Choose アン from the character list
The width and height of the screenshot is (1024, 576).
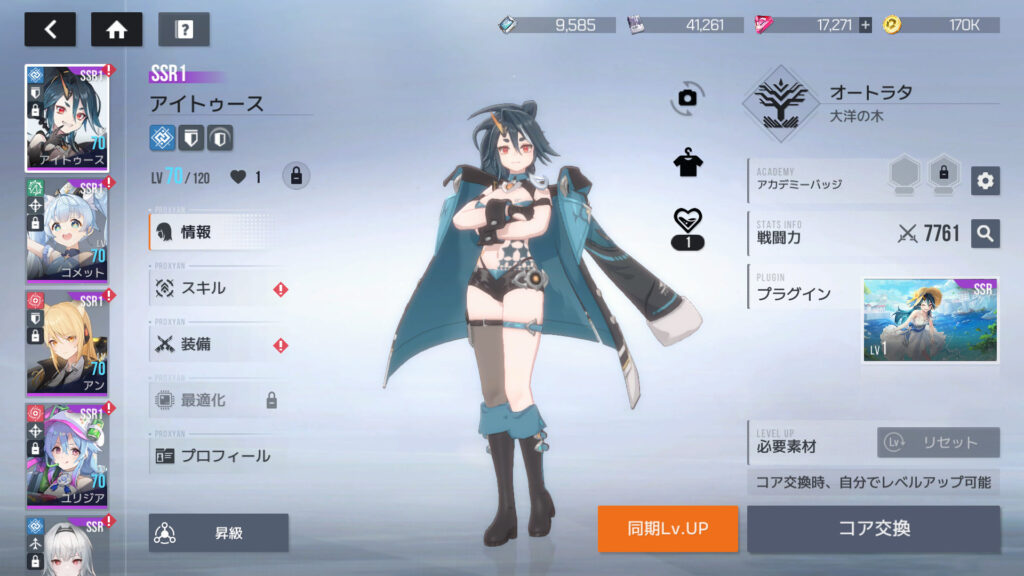click(67, 341)
